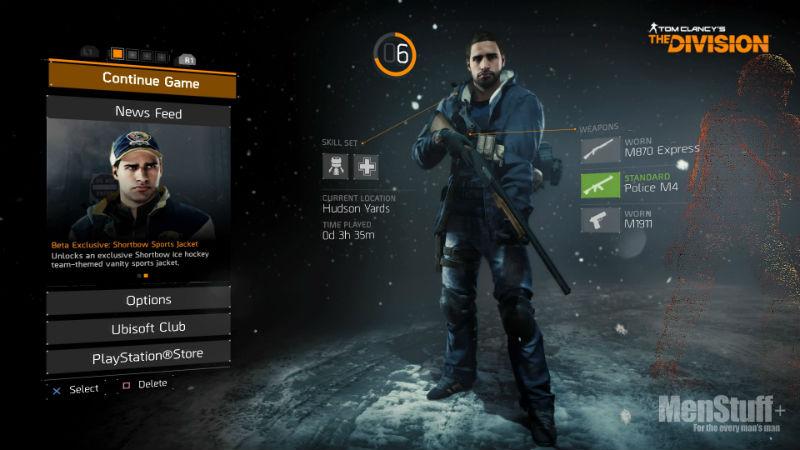Select the turret skill icon
Viewport: 800px width, 450px height.
(x=335, y=167)
